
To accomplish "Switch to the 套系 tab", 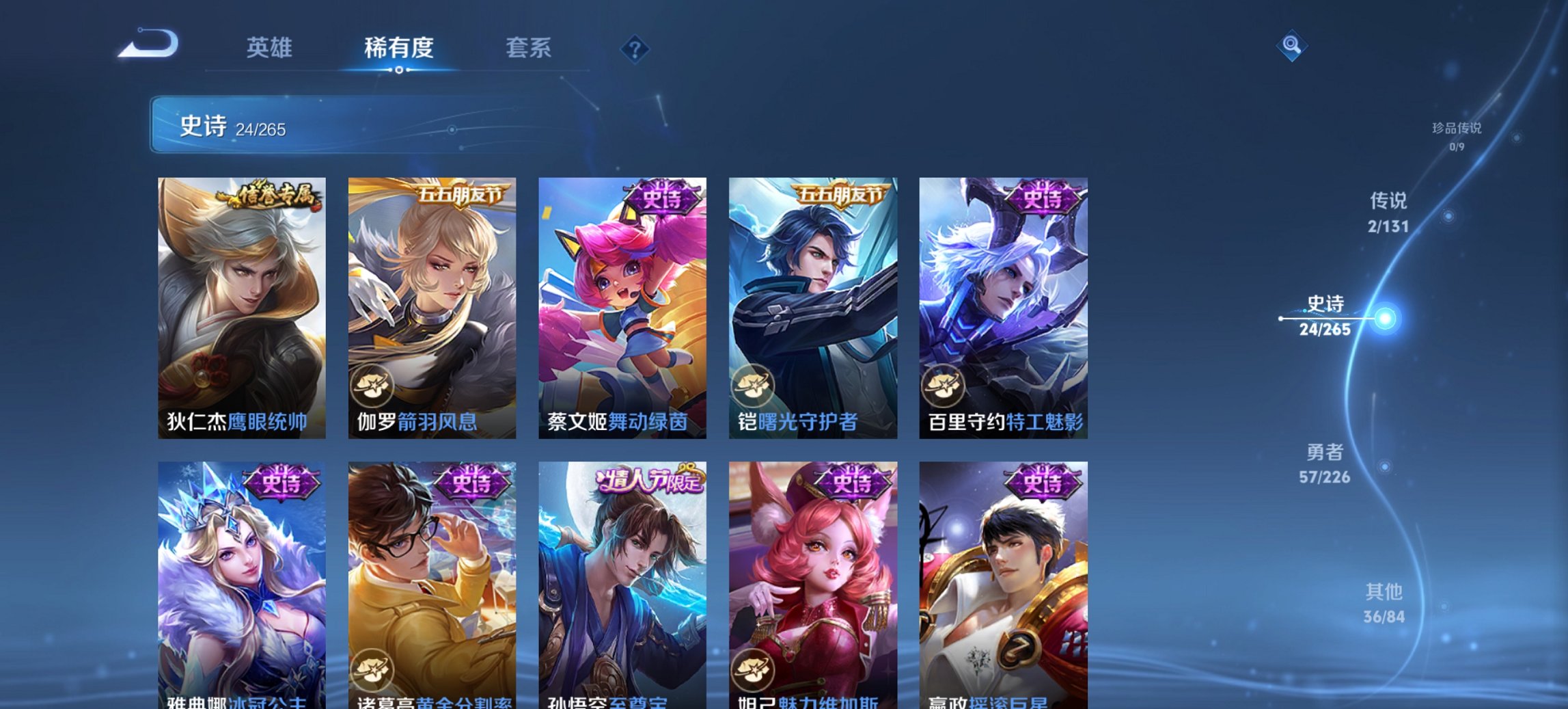I will coord(529,48).
